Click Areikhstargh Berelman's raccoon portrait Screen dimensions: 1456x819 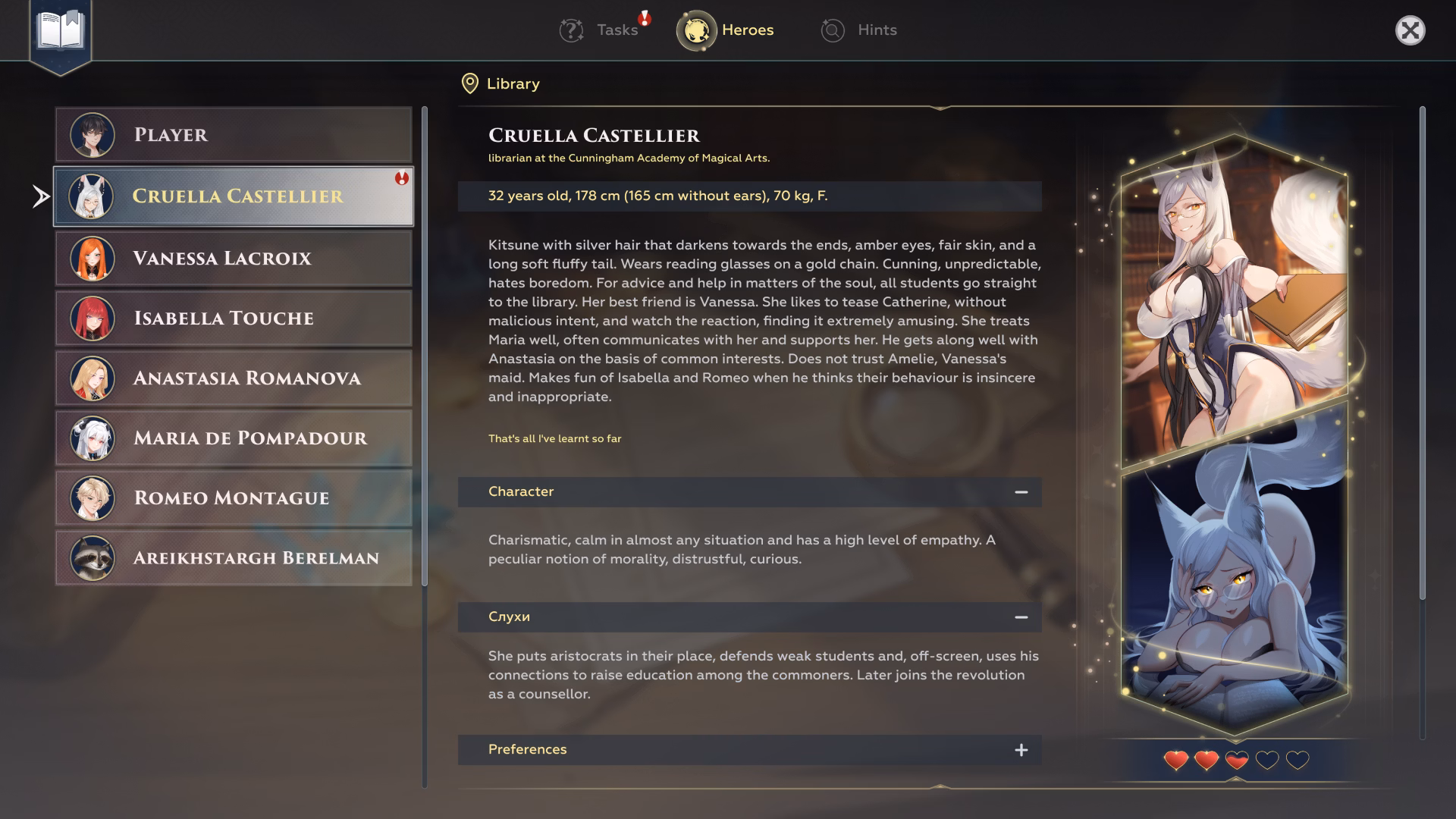90,557
